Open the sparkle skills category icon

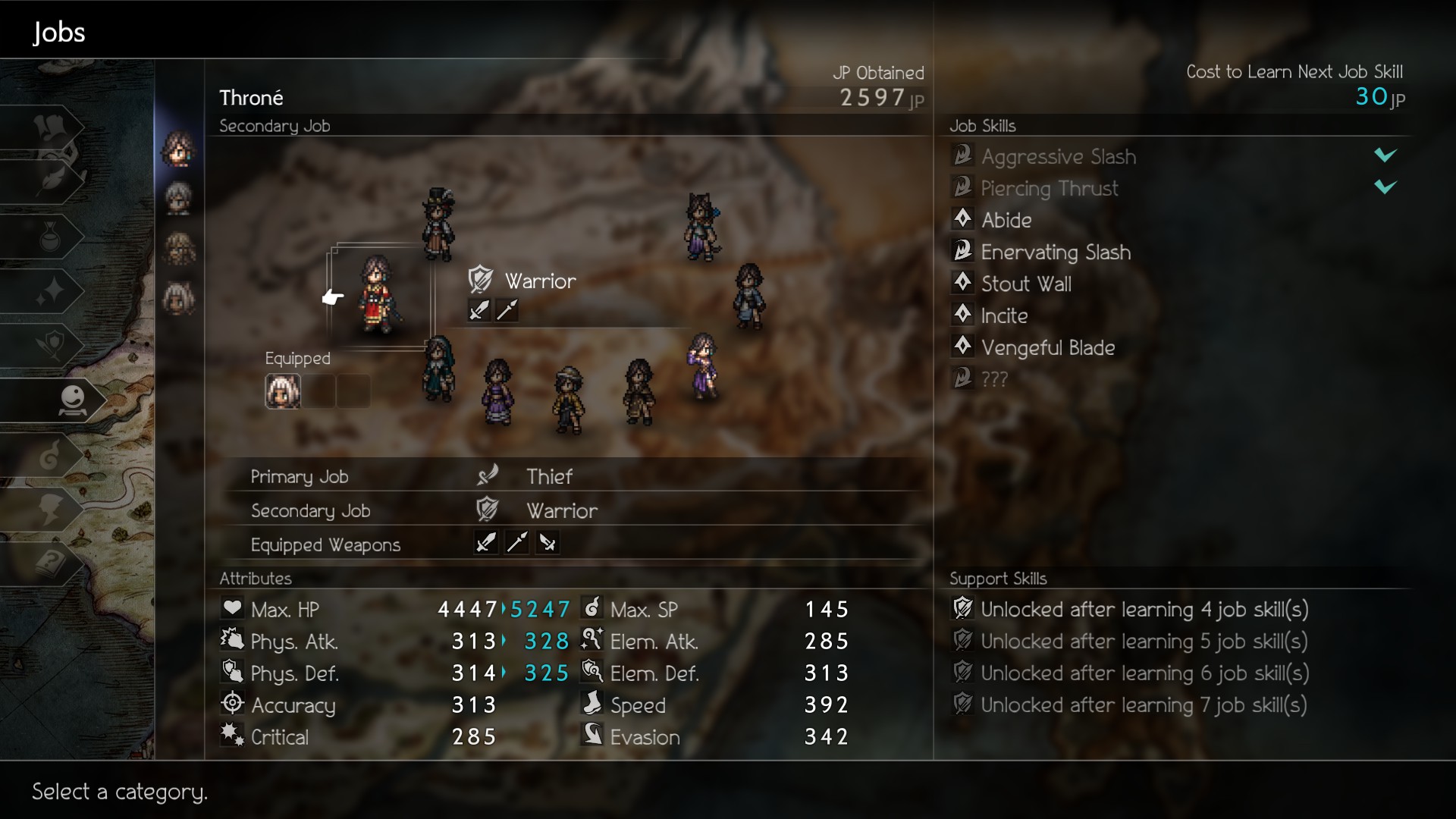click(x=52, y=292)
